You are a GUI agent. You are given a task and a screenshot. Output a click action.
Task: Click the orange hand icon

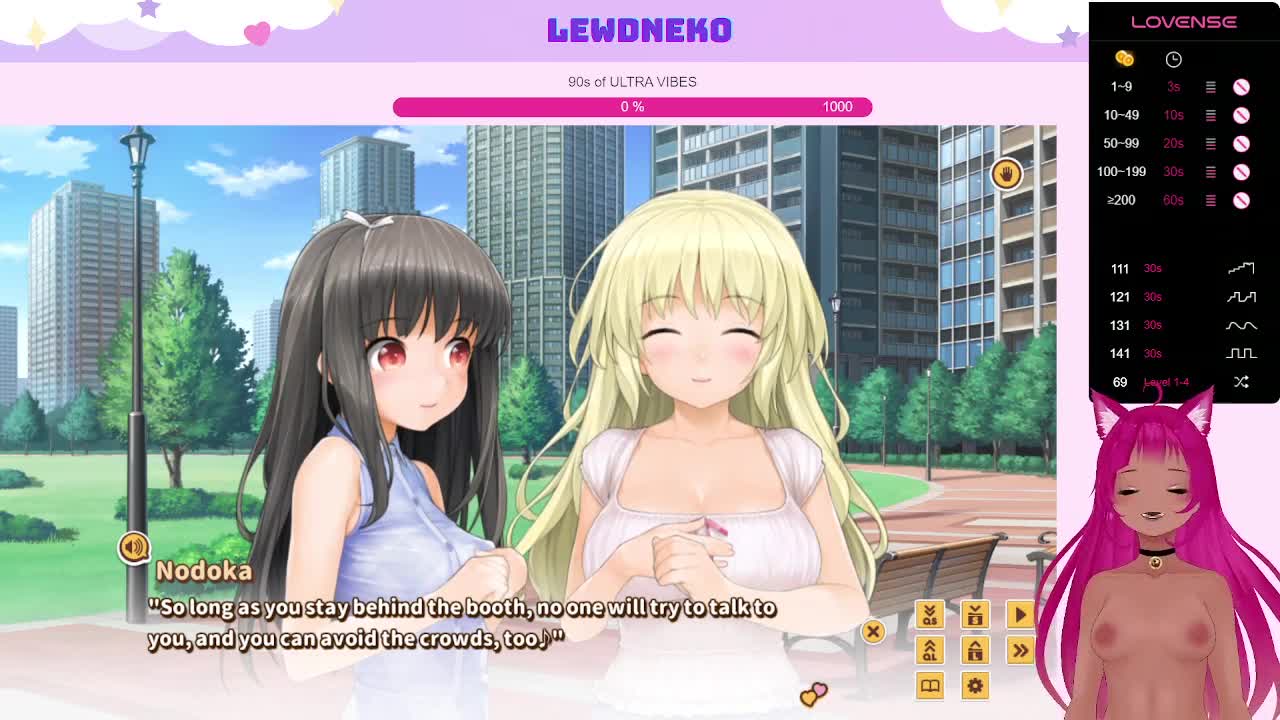(1006, 174)
